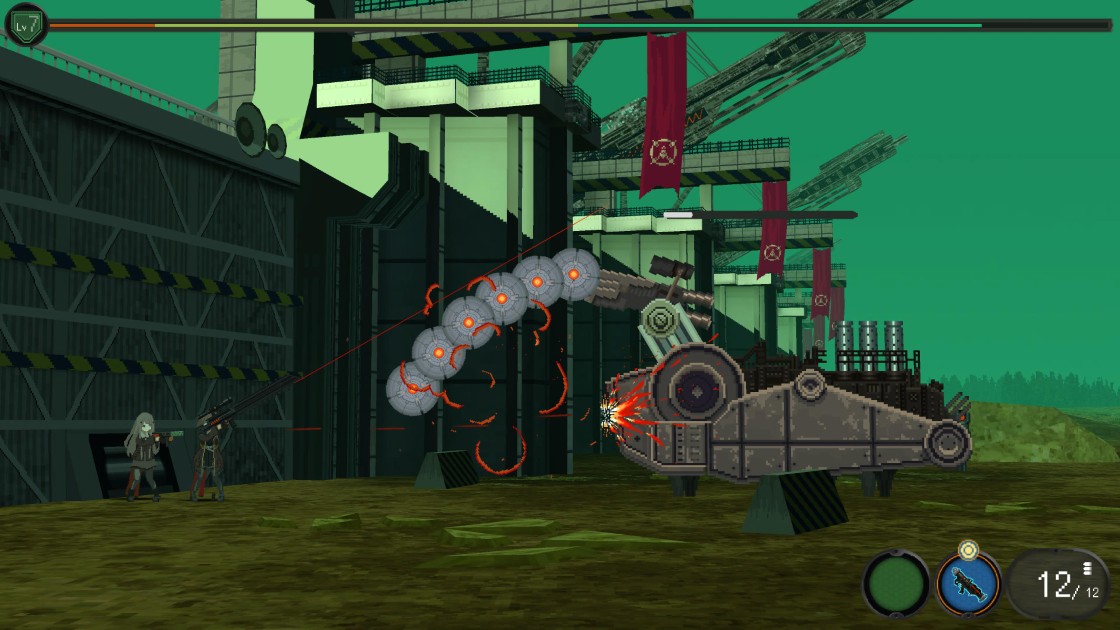Click the Lv 7 level badge
Viewport: 1120px width, 630px height.
pos(27,24)
